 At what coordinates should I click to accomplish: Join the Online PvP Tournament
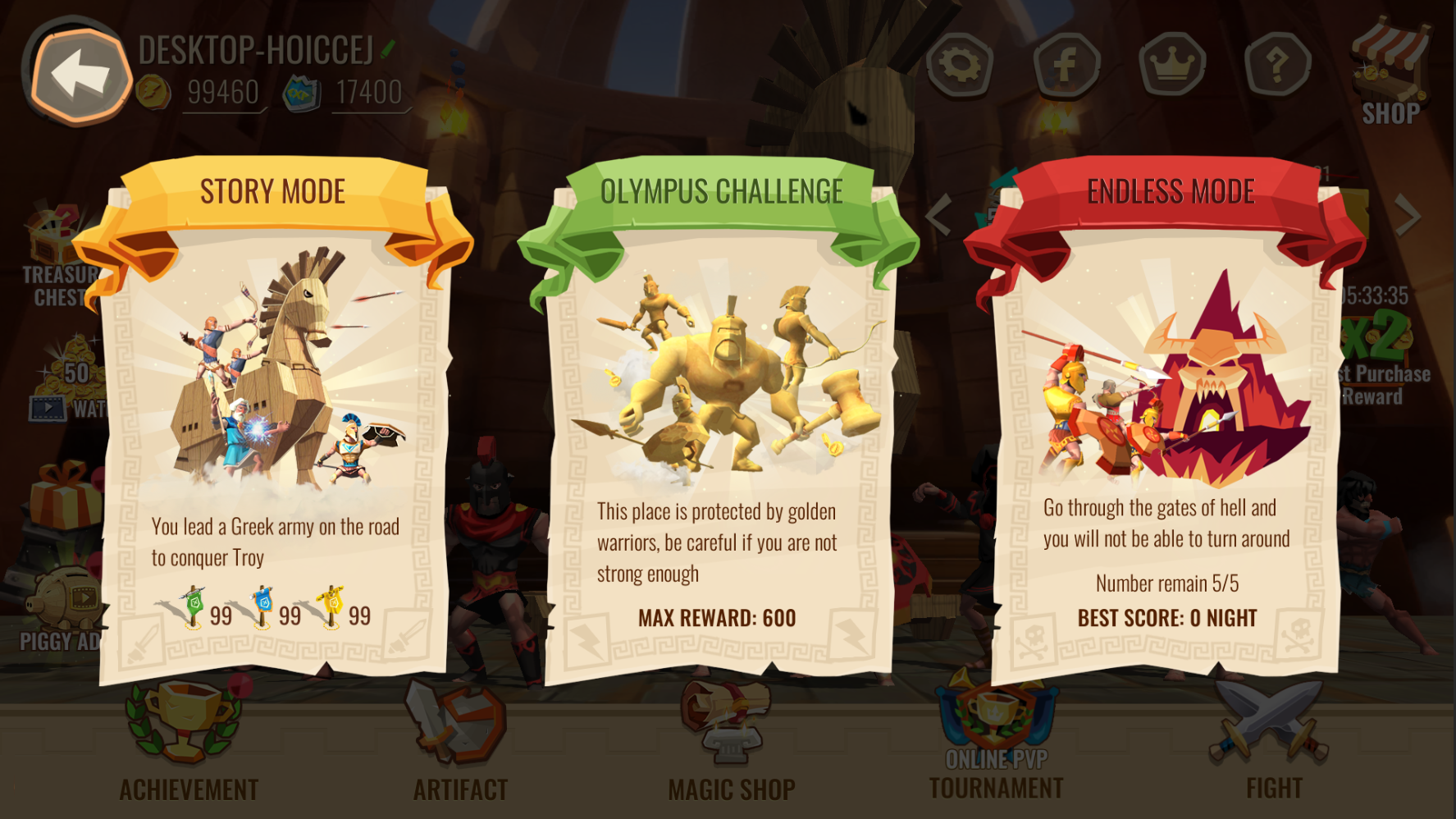click(996, 739)
